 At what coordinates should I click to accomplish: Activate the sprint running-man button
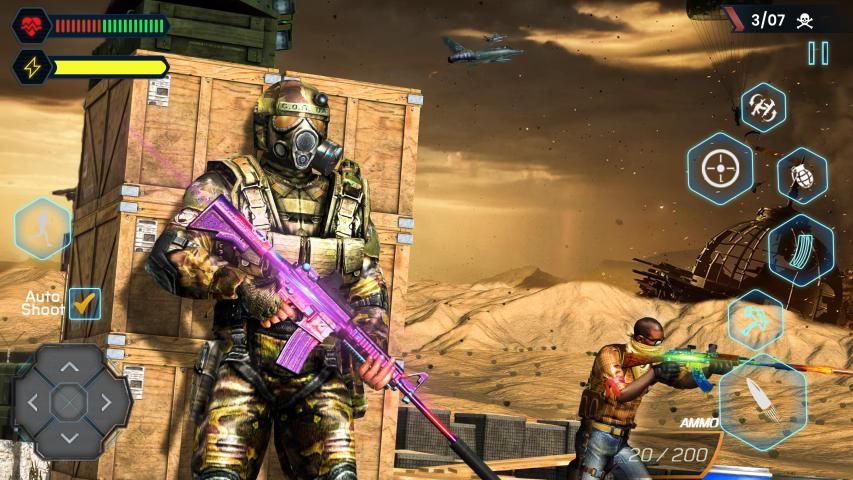tap(43, 229)
